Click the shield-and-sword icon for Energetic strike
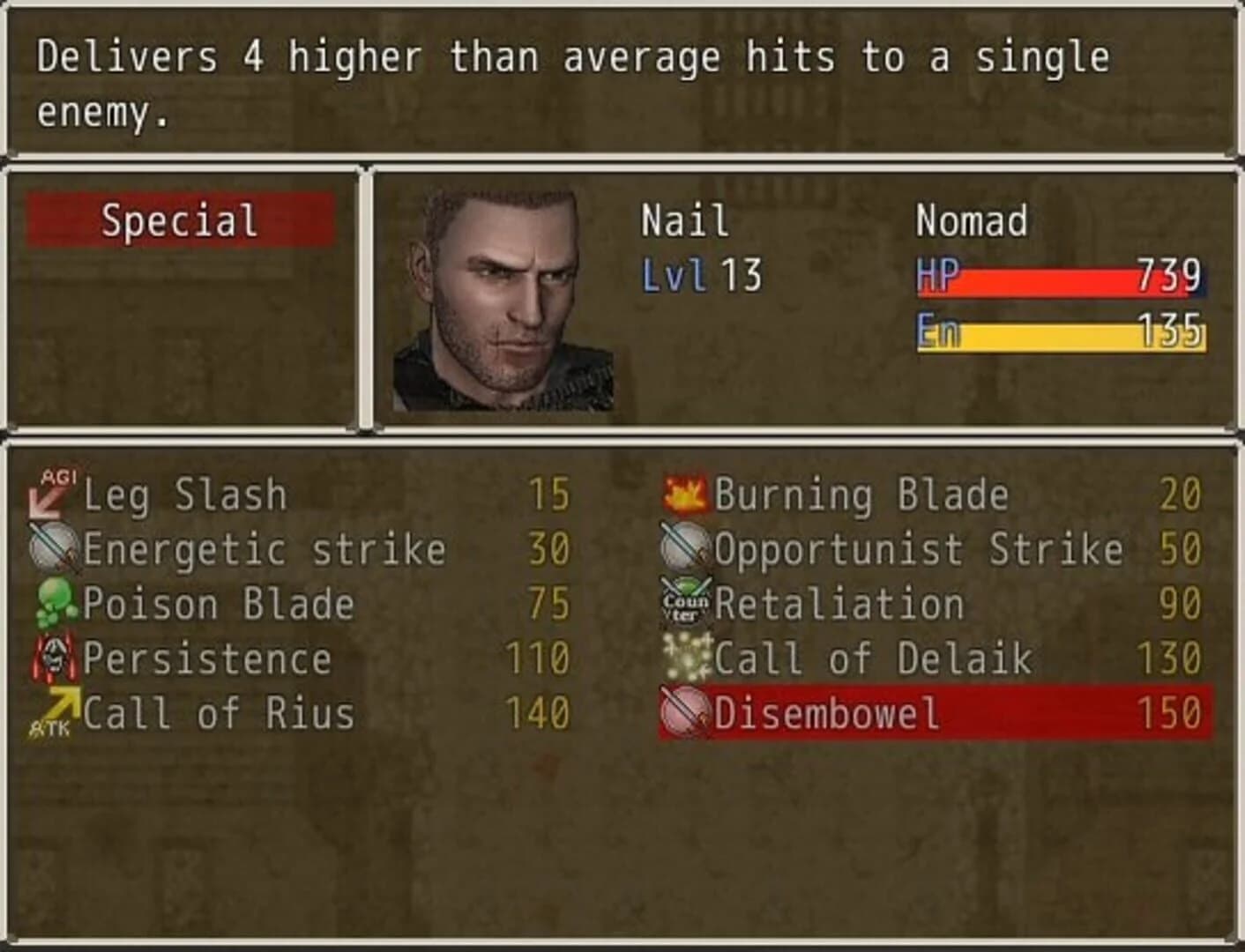Screen dimensions: 1245x952 pyautogui.click(x=55, y=548)
